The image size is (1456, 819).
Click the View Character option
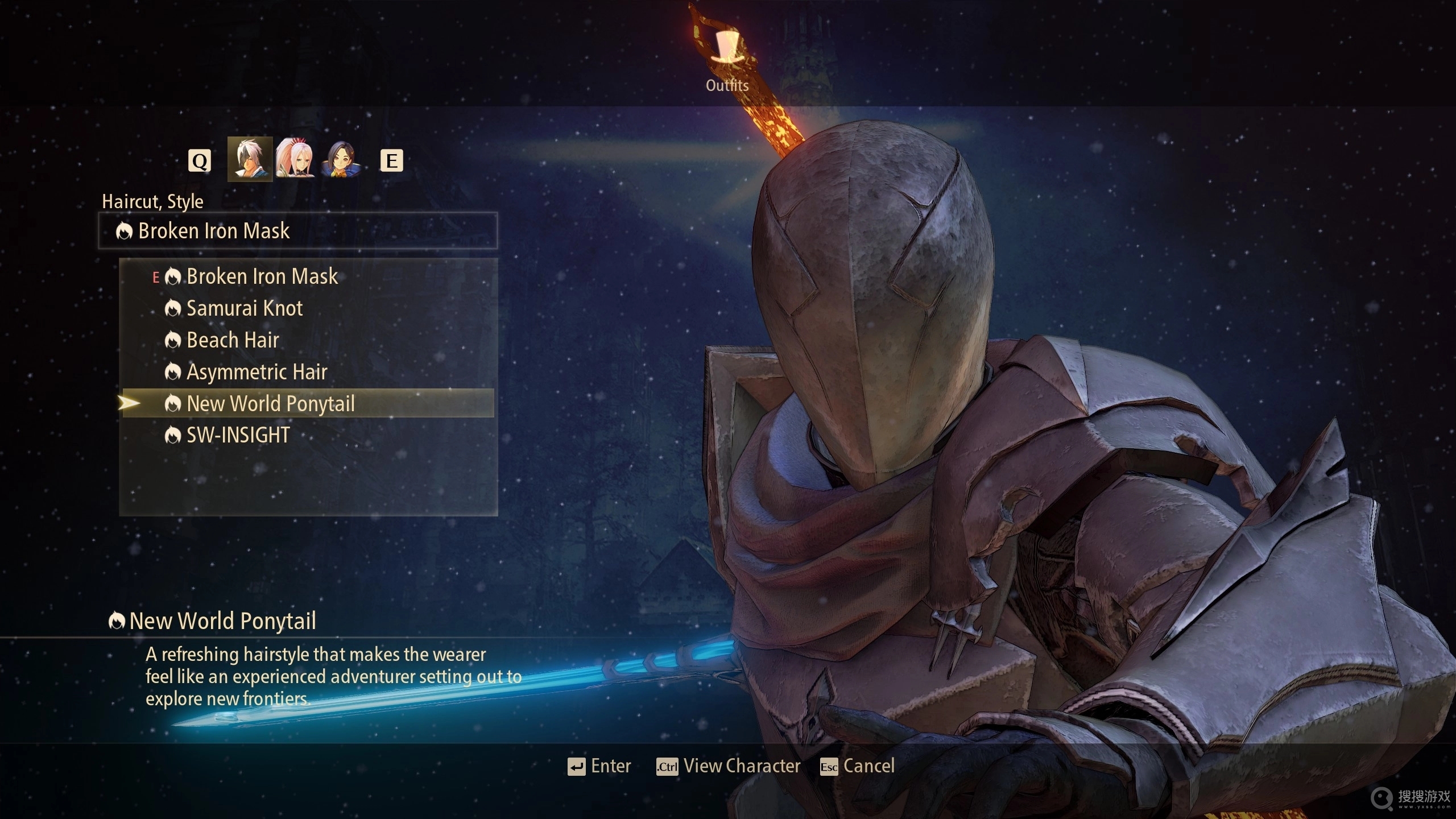click(729, 767)
